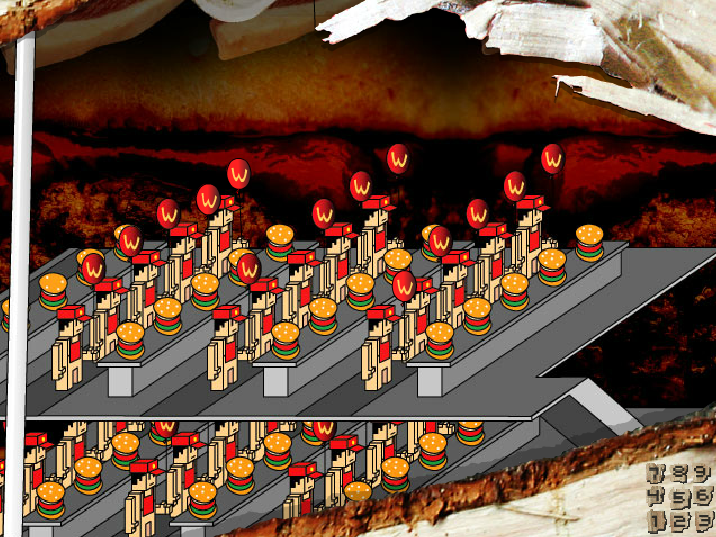Activate the number 2 keypad button
Viewport: 716px width, 537px height.
pos(680,521)
